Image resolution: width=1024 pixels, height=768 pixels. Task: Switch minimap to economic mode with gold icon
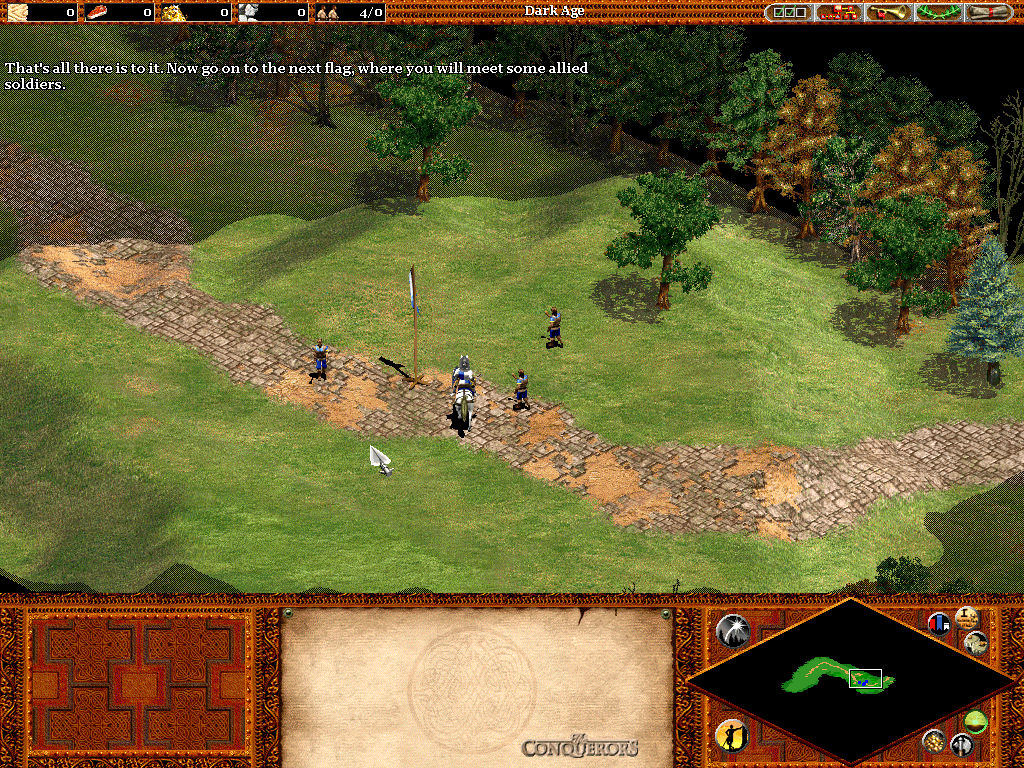coord(933,741)
